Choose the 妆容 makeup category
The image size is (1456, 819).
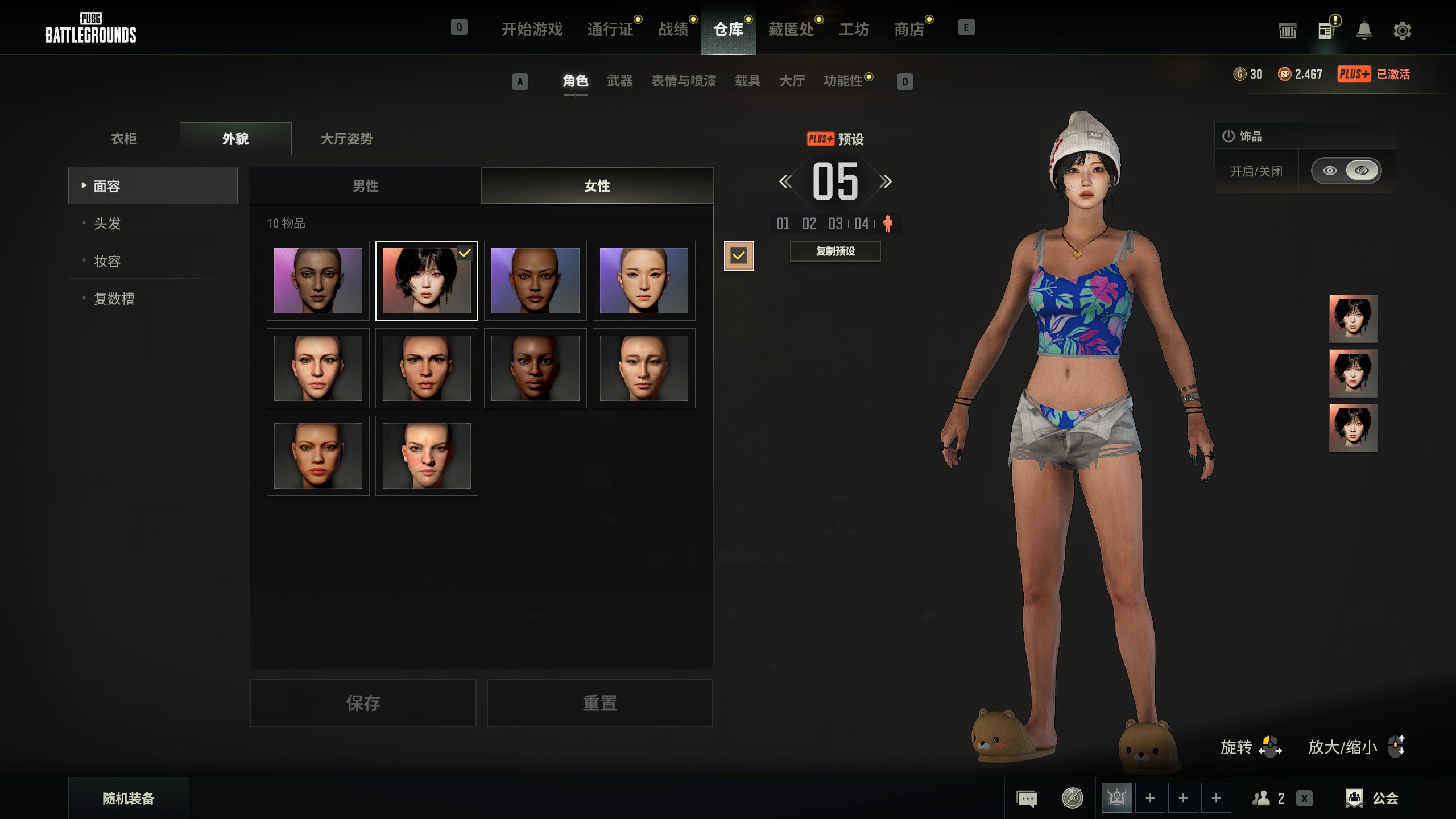coord(107,261)
